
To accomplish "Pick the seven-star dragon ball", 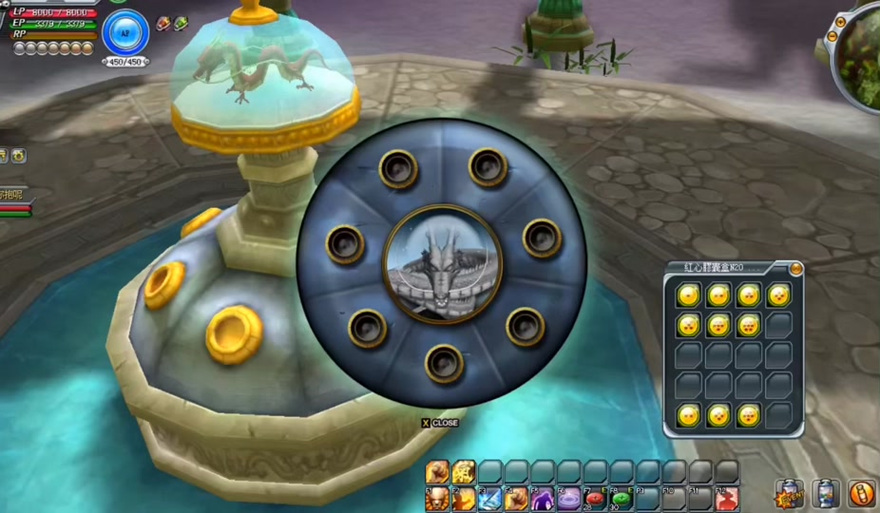I will click(x=749, y=325).
